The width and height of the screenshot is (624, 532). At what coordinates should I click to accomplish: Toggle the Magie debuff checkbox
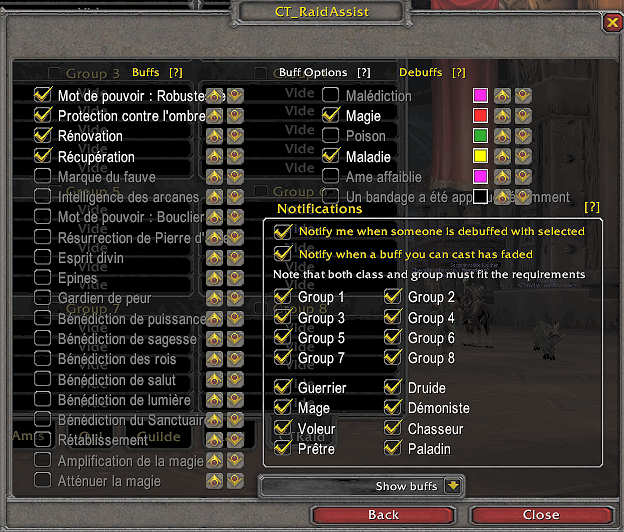[x=331, y=116]
